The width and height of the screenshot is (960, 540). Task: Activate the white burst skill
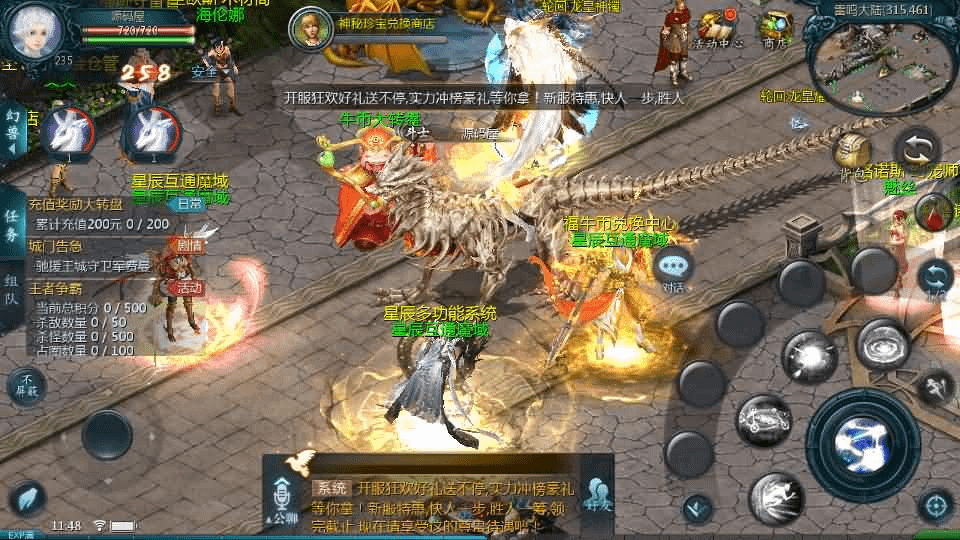point(809,356)
